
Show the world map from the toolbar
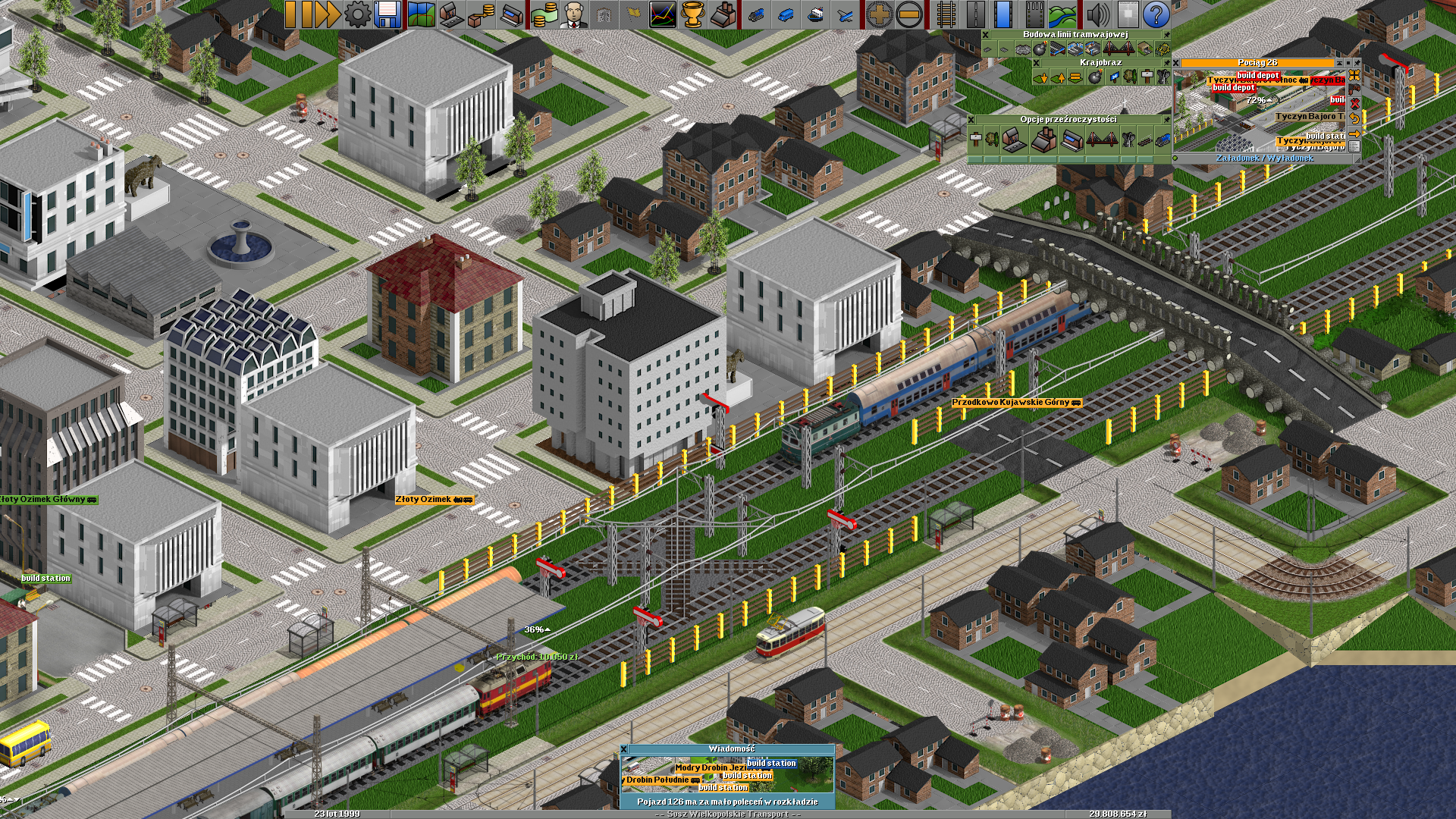[x=421, y=14]
